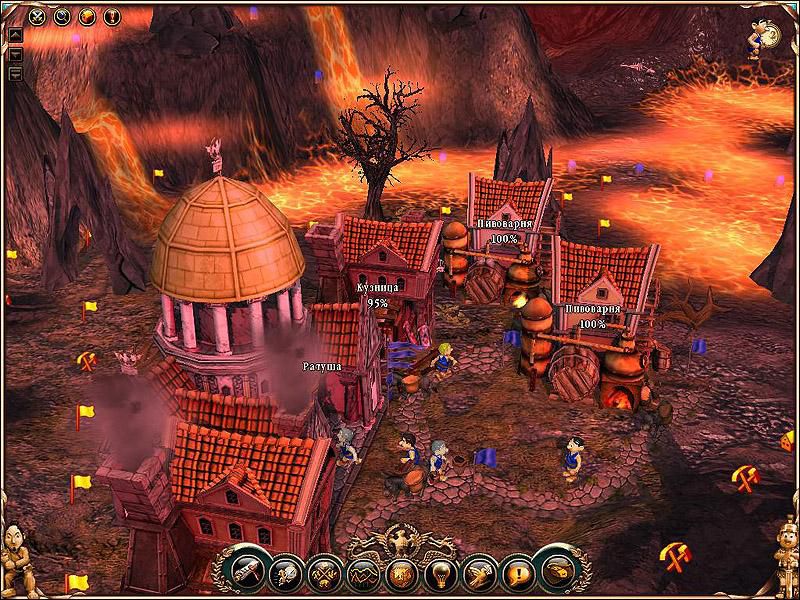
Task: Open the orange crate goods icon
Action: click(86, 16)
